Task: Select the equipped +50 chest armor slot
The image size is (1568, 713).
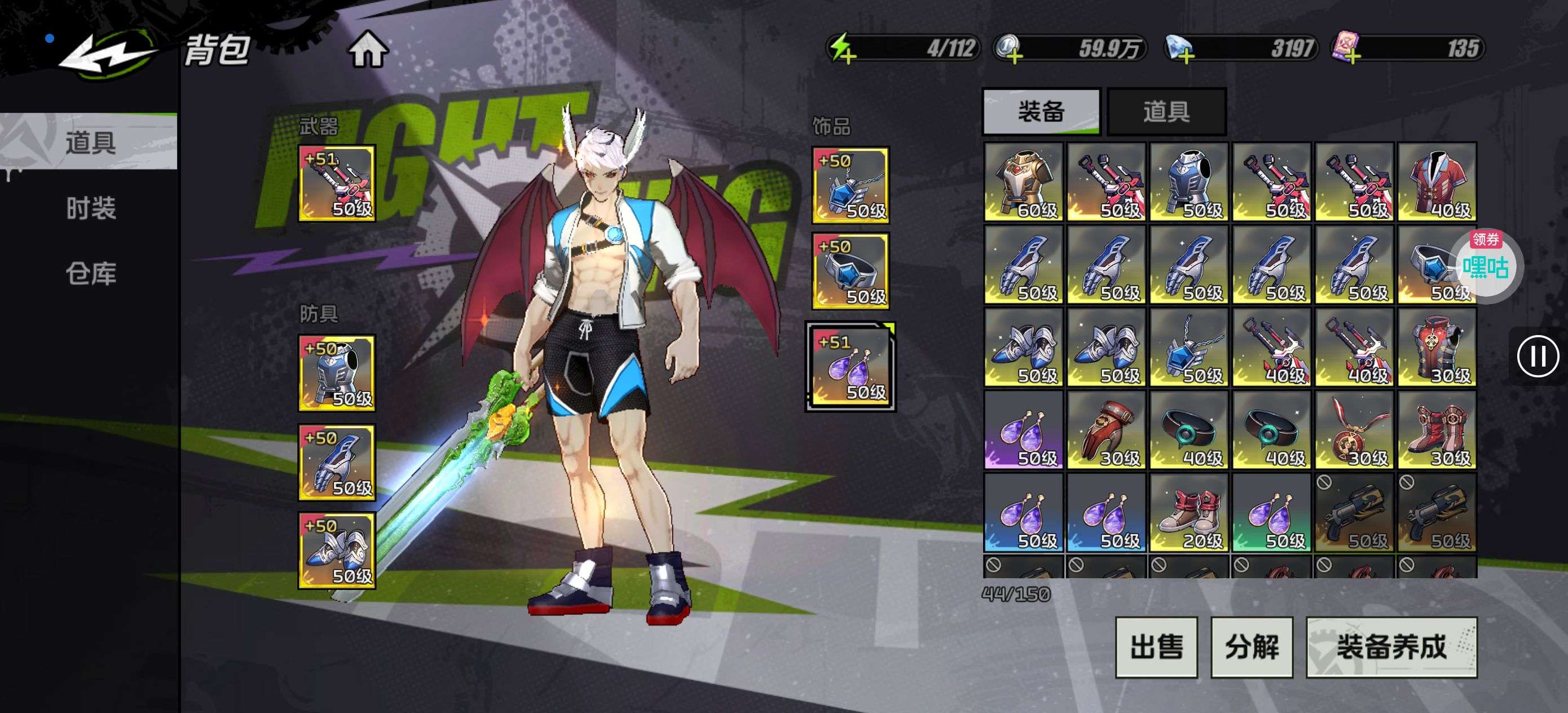Action: (337, 373)
